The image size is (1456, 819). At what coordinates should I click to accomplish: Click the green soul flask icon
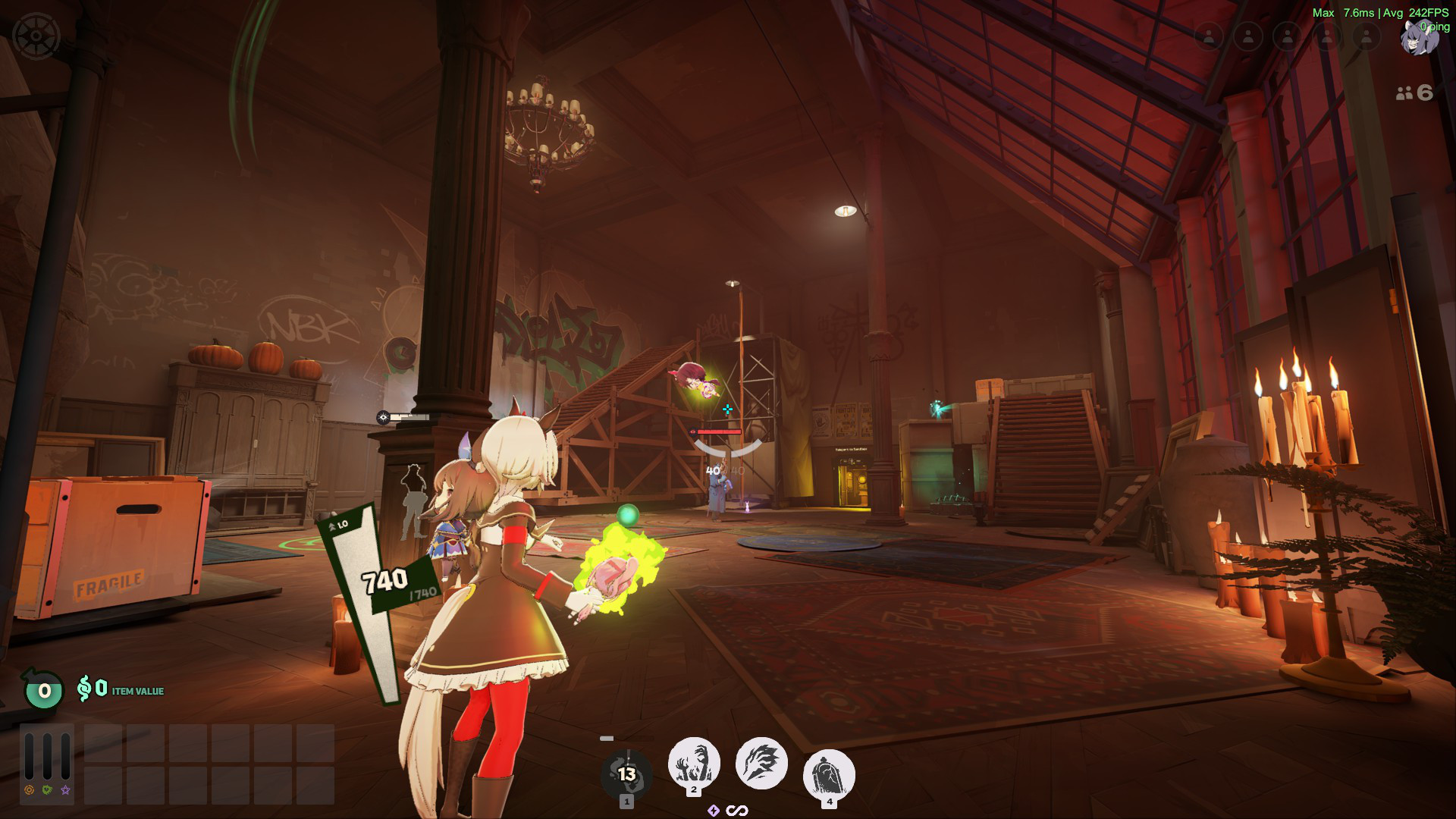(44, 690)
